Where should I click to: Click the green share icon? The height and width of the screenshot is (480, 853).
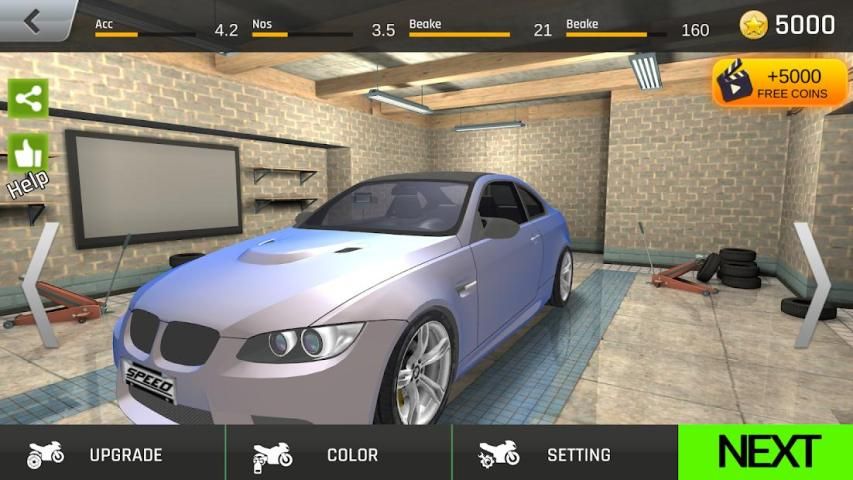28,98
